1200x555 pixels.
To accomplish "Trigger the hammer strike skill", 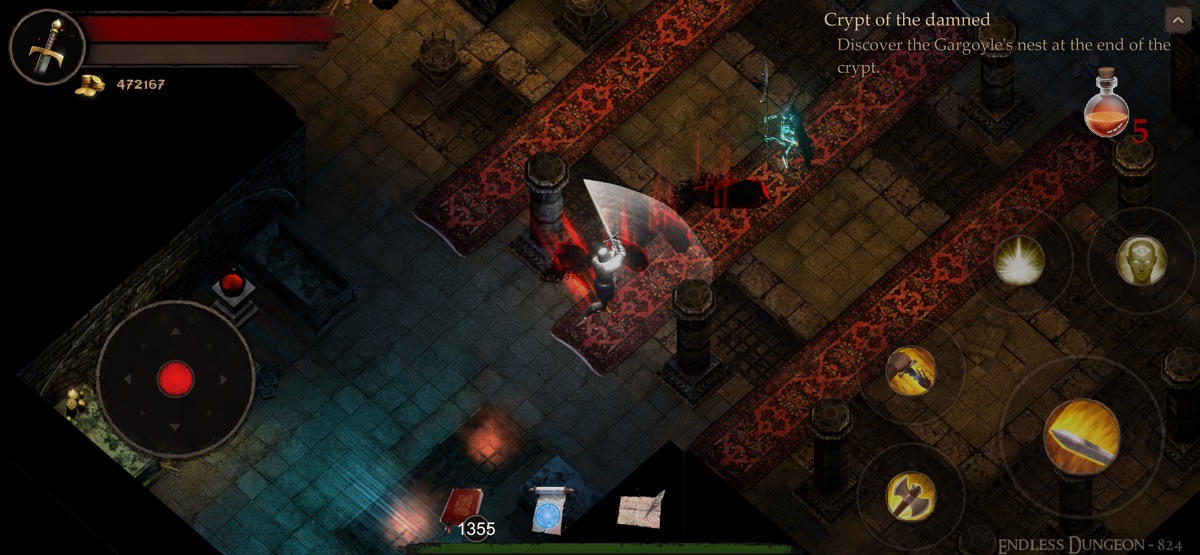I will point(911,372).
